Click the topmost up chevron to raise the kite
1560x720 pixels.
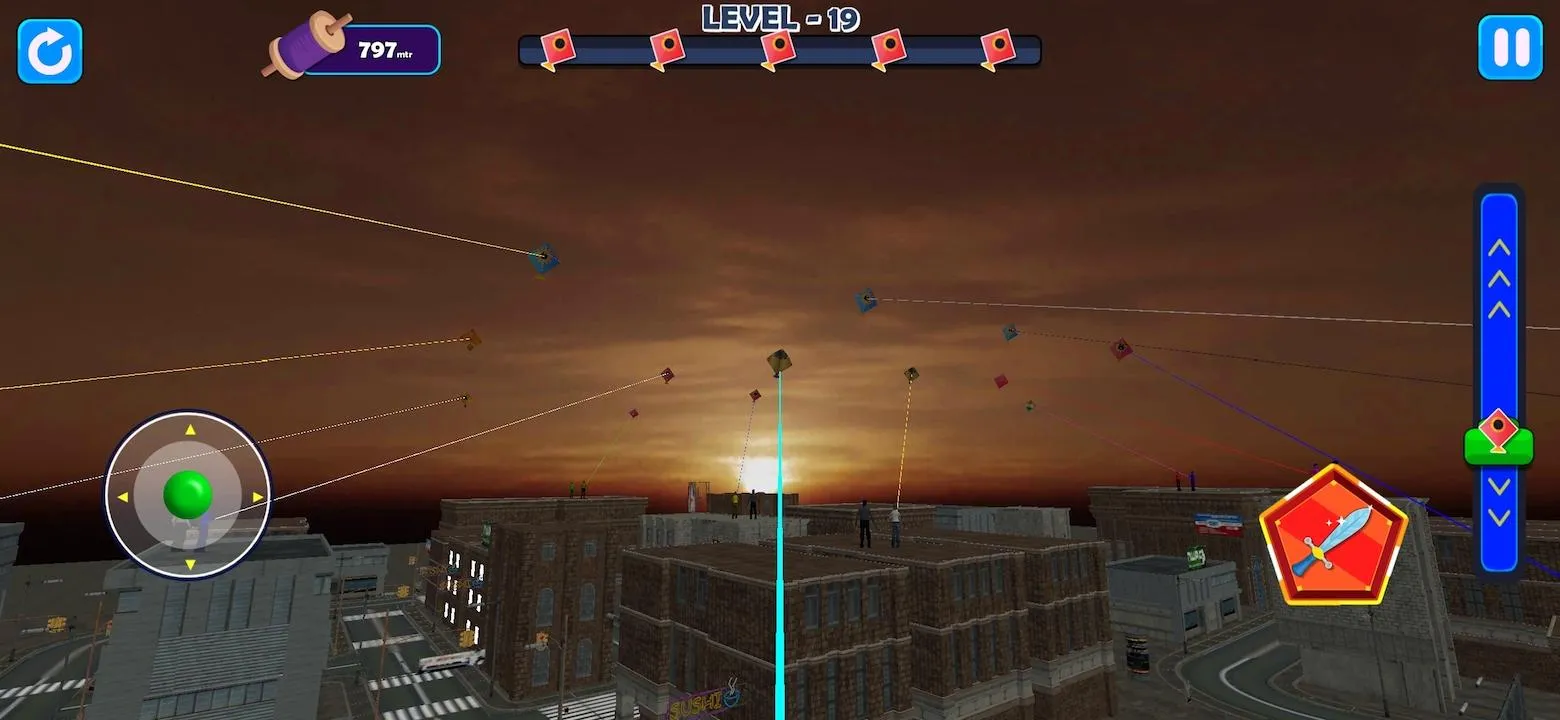point(1498,247)
